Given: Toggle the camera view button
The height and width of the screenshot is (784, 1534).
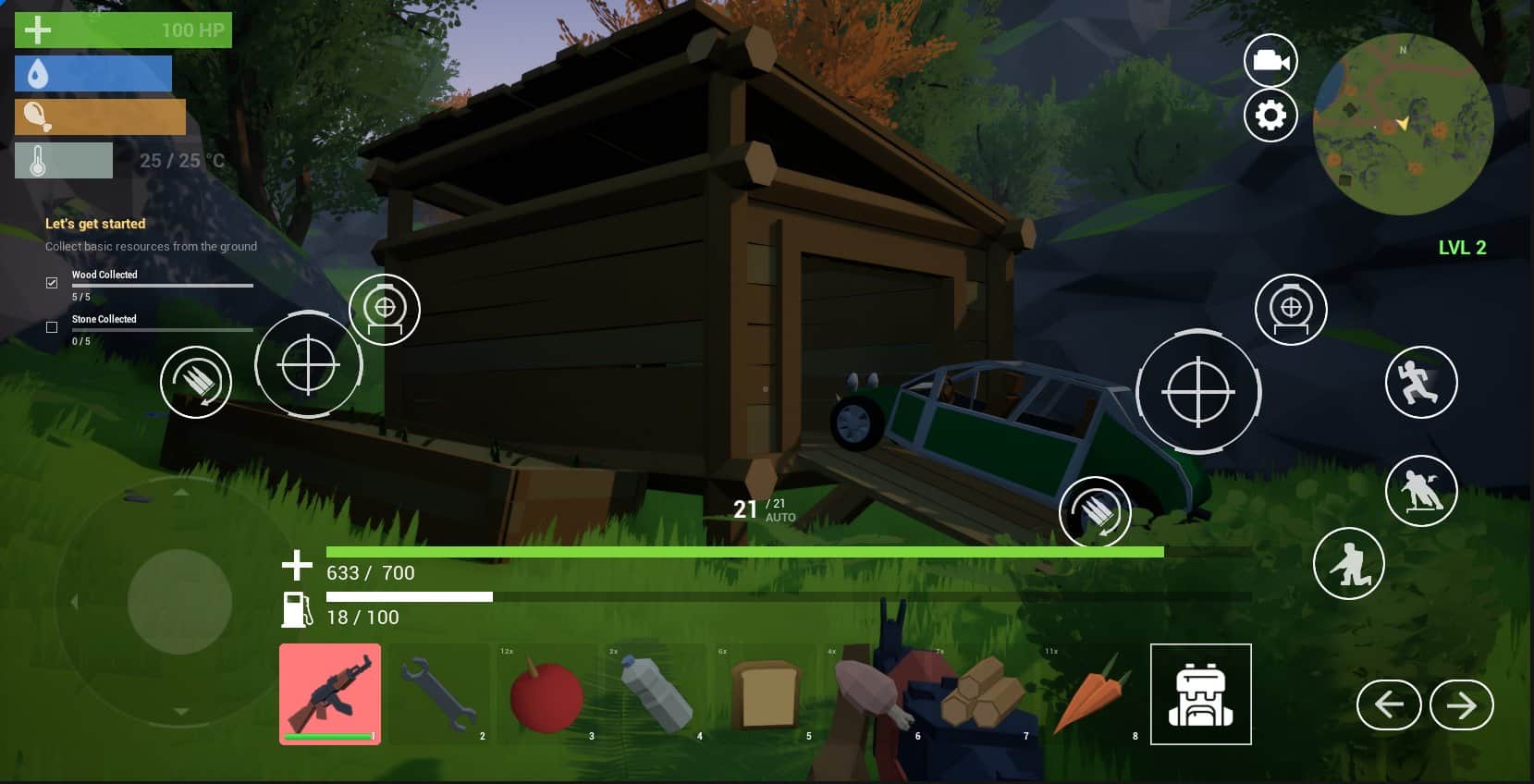Looking at the screenshot, I should tap(1270, 61).
